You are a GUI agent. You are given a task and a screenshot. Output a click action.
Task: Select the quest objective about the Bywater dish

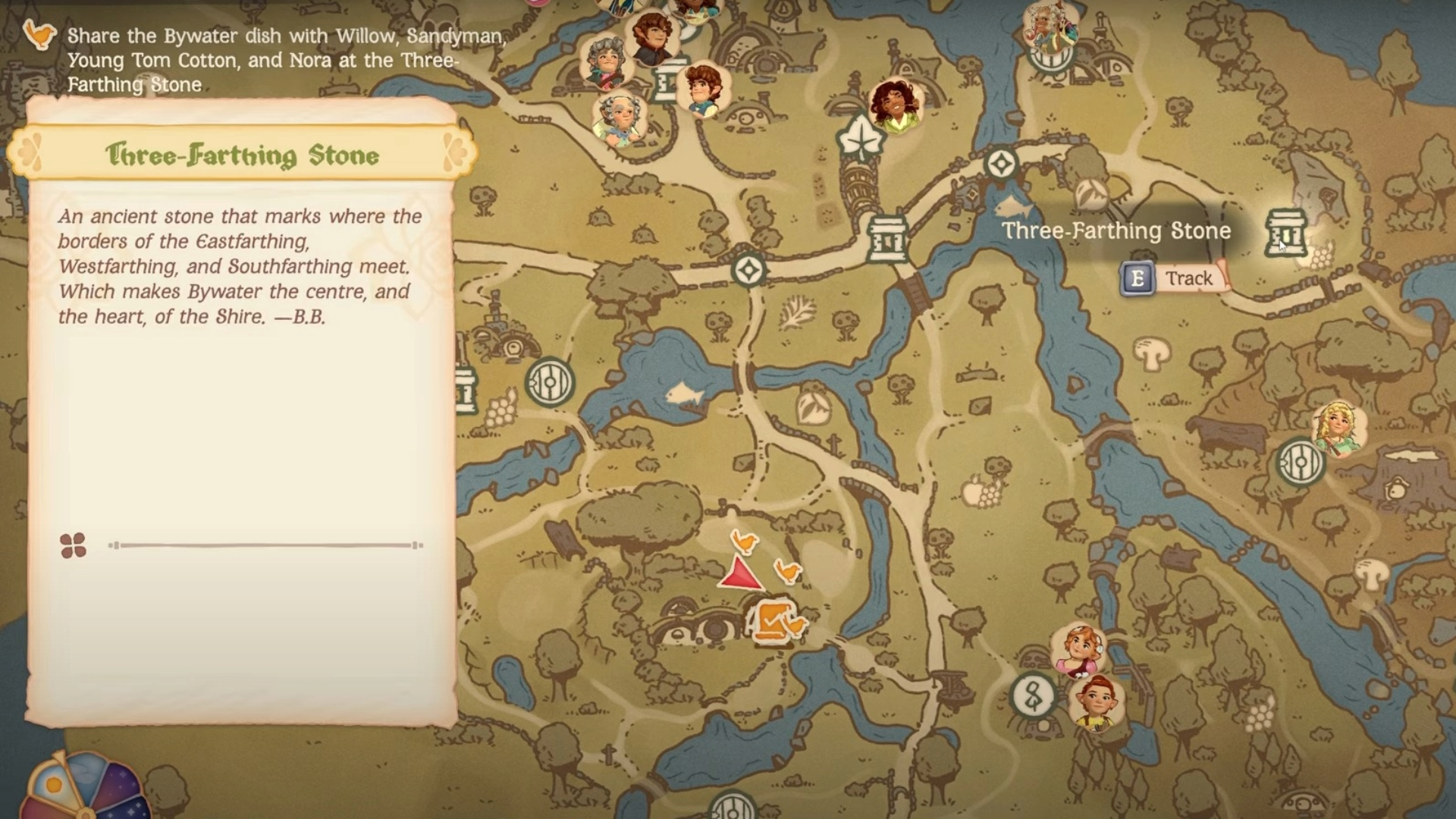tap(285, 60)
